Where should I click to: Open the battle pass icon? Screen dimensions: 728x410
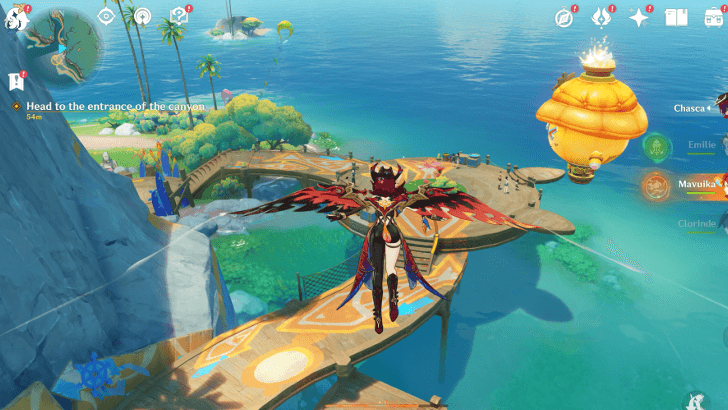coord(601,17)
